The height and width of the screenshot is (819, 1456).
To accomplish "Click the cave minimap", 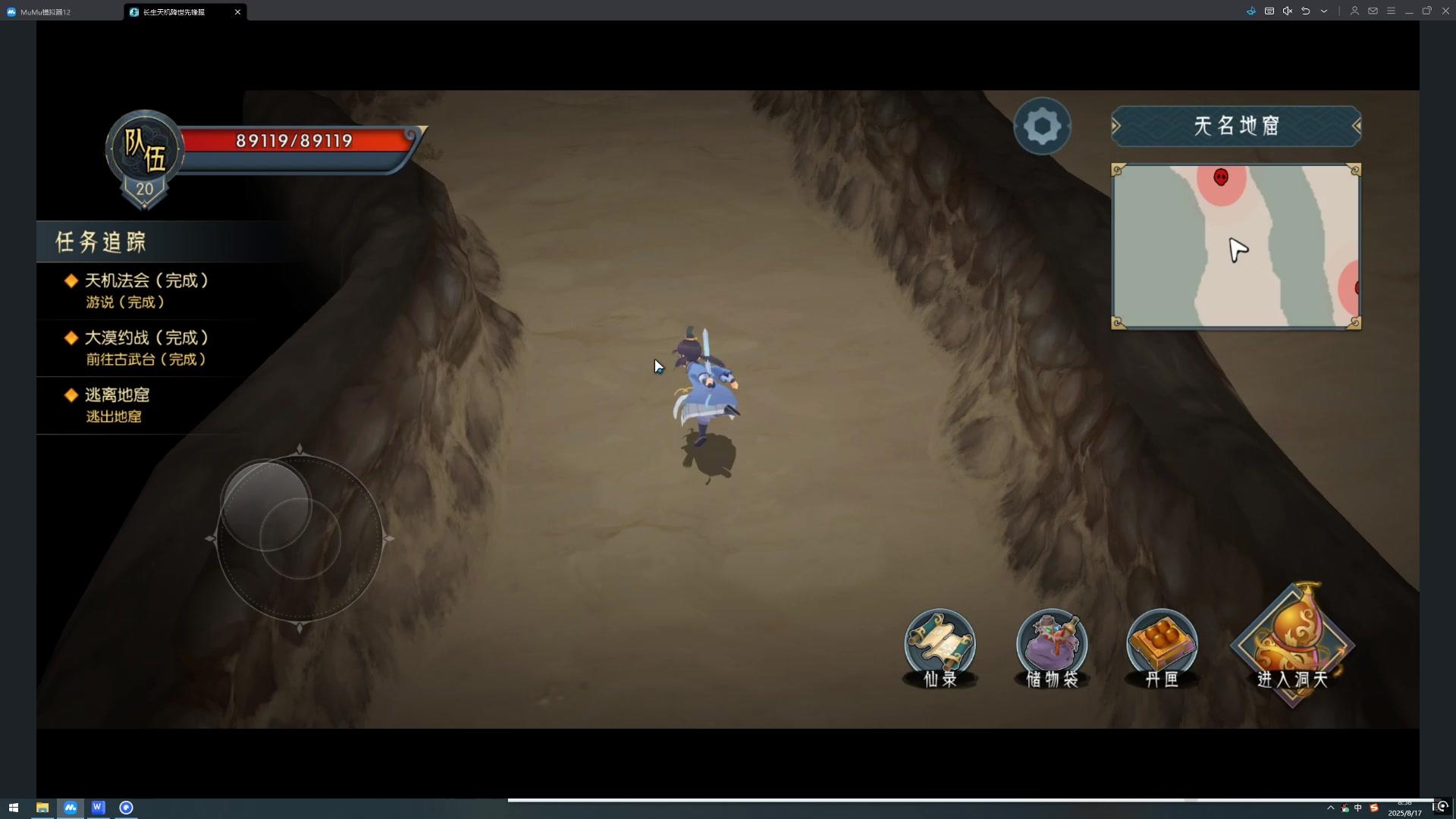I will [1235, 246].
